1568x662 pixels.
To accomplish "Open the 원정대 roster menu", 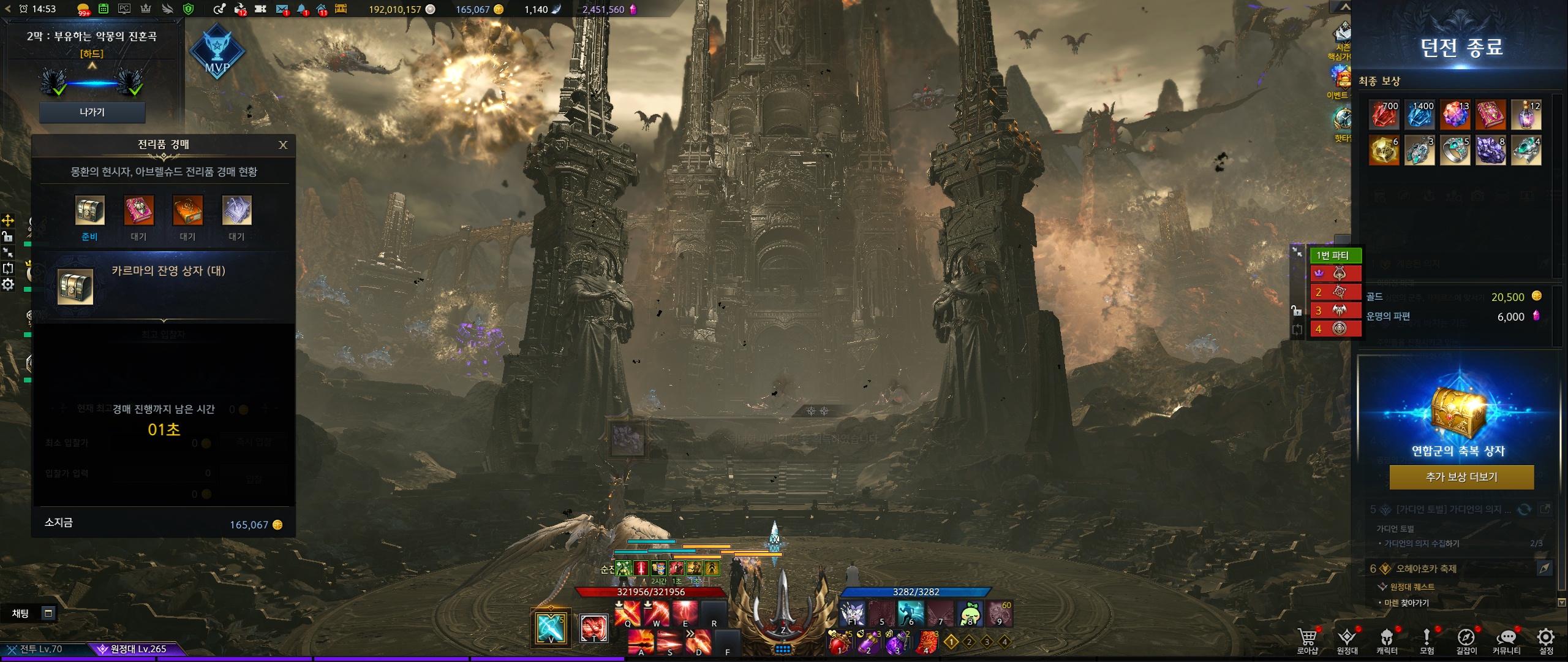I will [1347, 639].
